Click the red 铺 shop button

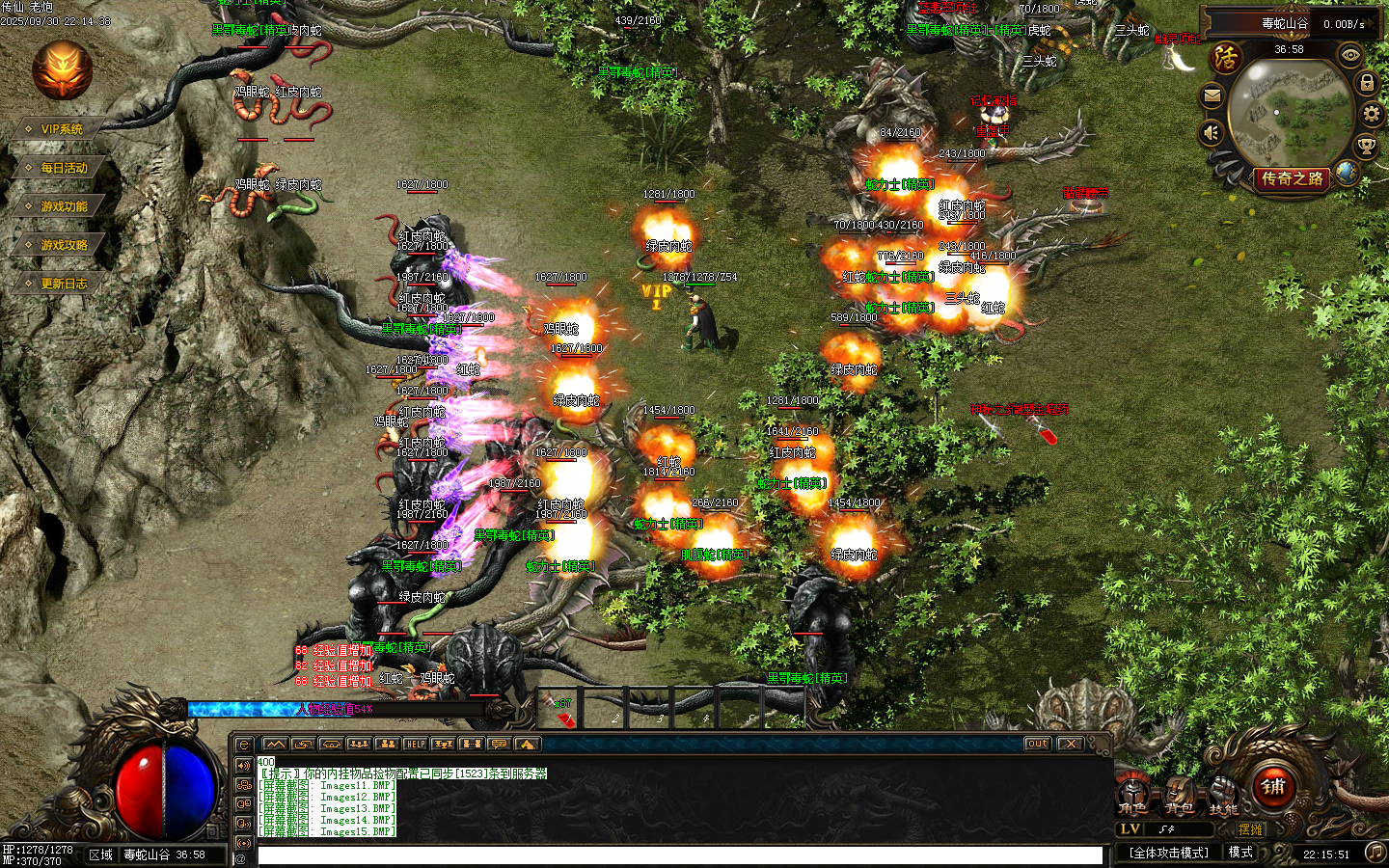[1273, 787]
